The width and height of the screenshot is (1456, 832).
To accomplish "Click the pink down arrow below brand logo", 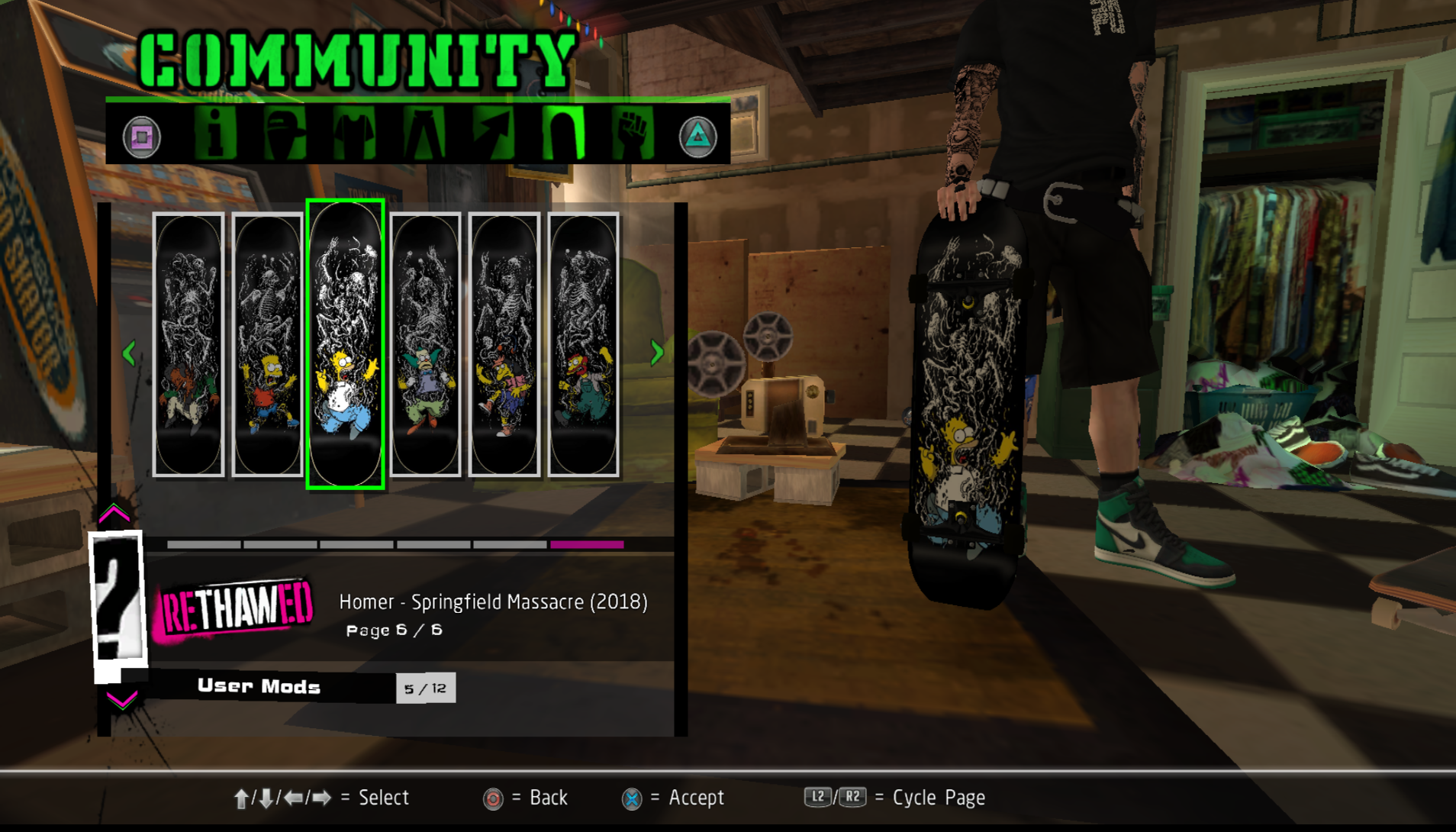I will pyautogui.click(x=122, y=698).
